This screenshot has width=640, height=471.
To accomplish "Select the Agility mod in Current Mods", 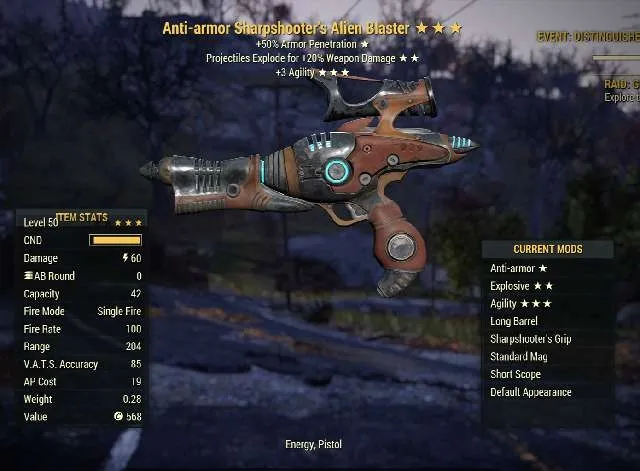I will click(x=548, y=304).
